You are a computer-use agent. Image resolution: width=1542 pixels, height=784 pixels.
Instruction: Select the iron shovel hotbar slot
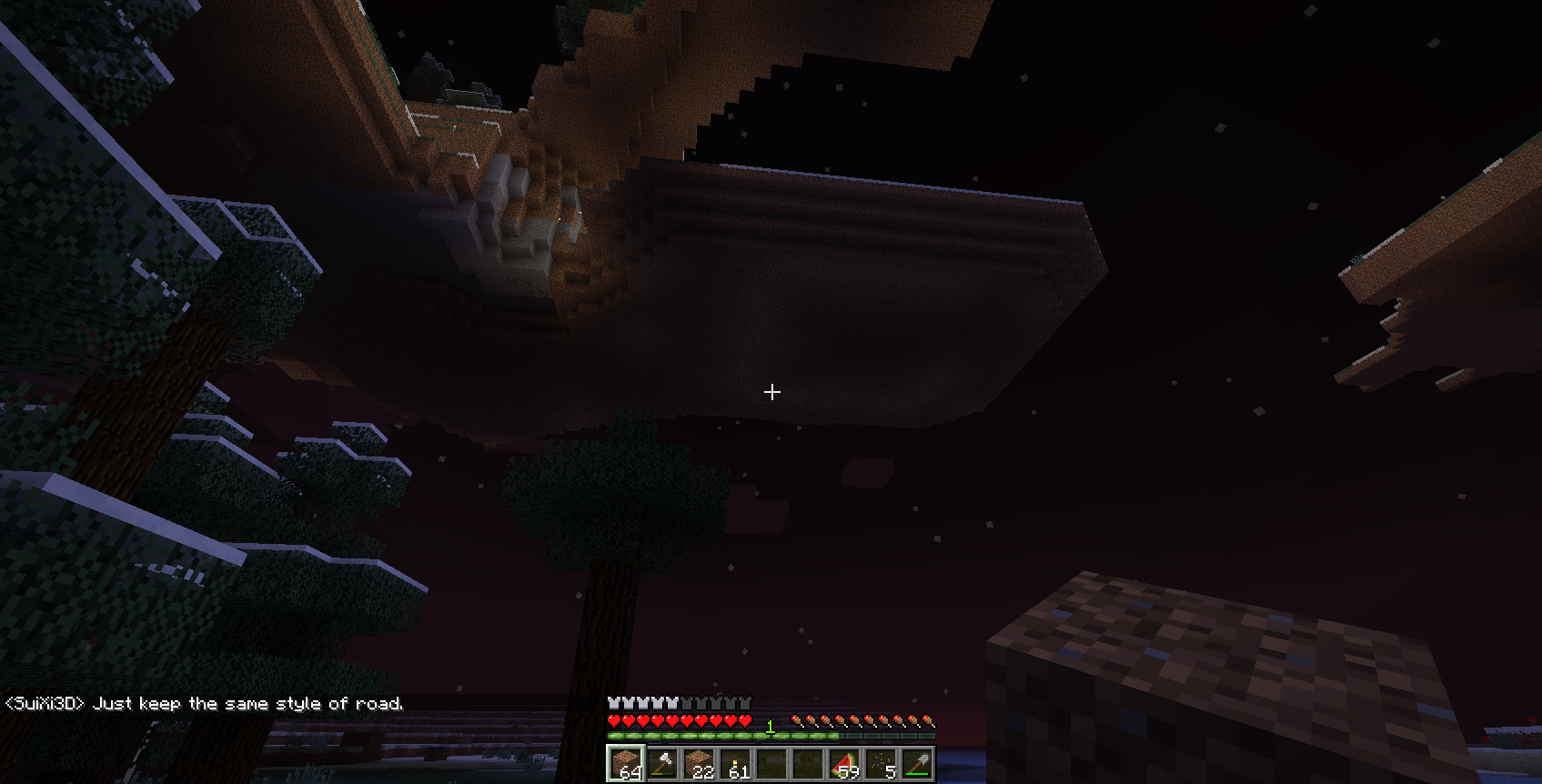[916, 763]
